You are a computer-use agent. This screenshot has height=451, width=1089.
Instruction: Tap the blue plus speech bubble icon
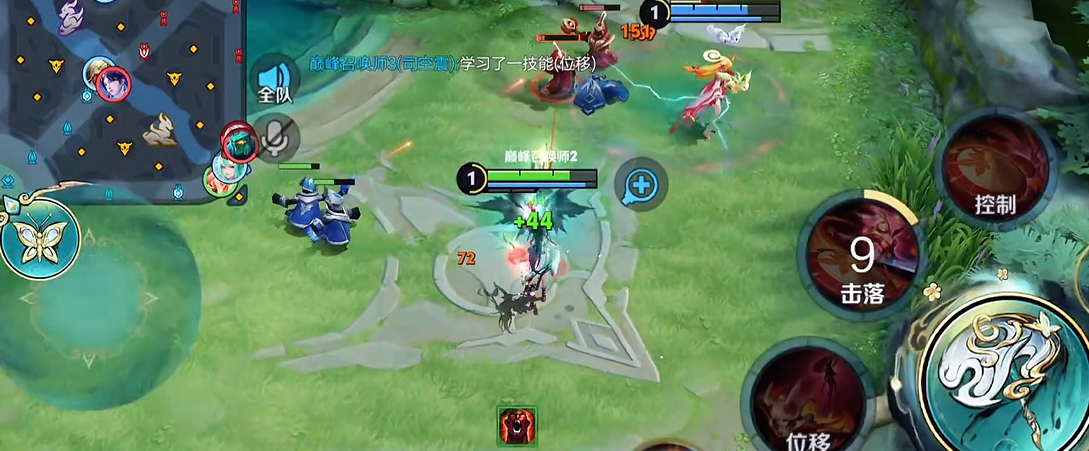641,184
